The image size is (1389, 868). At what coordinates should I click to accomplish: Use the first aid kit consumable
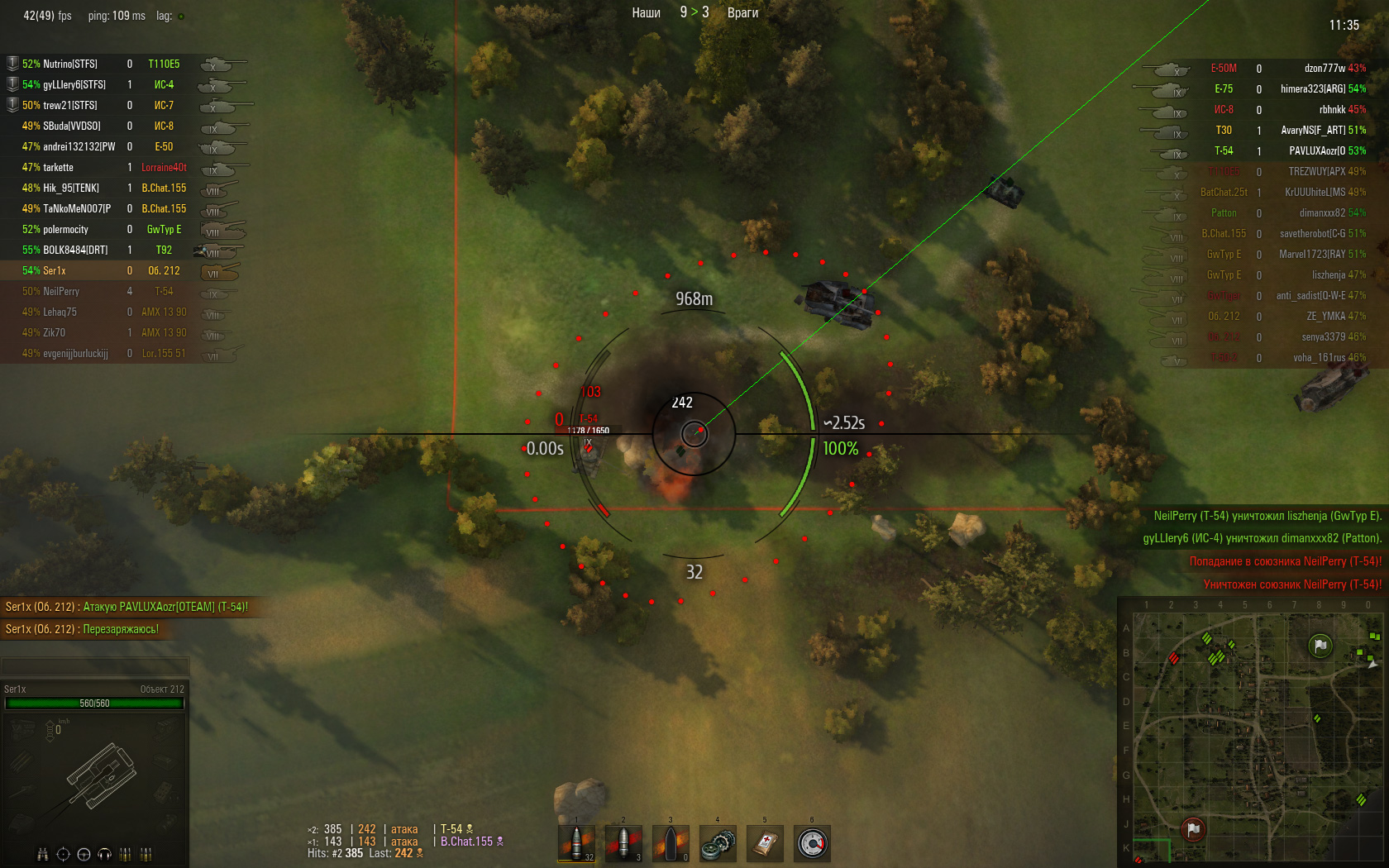tap(766, 843)
